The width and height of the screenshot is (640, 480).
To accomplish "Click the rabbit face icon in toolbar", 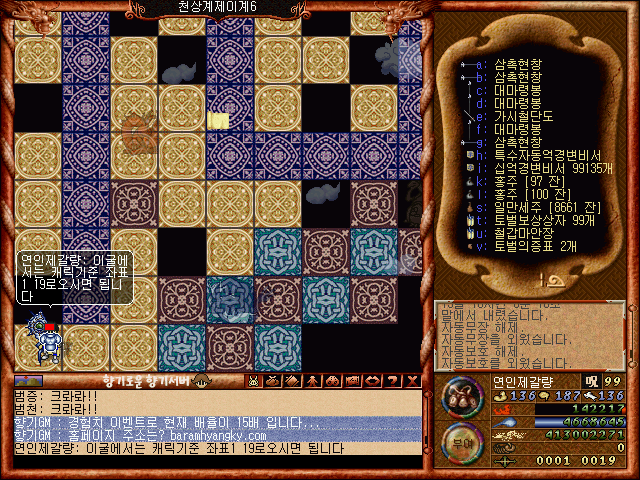I will click(254, 380).
